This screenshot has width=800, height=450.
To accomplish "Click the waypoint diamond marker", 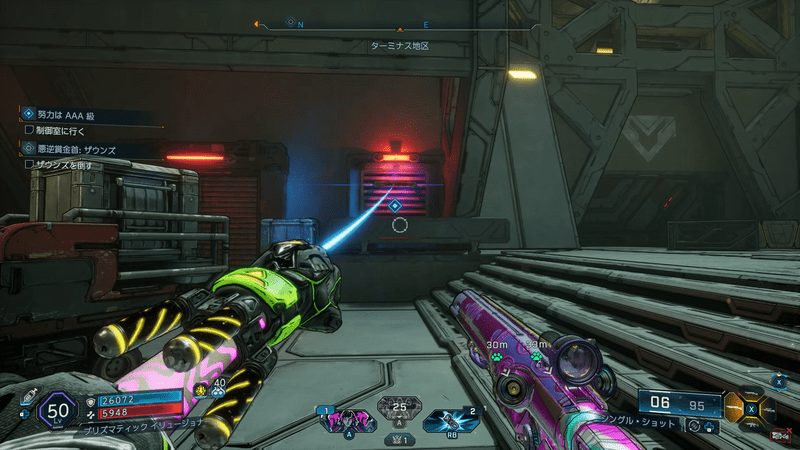I will click(x=395, y=205).
